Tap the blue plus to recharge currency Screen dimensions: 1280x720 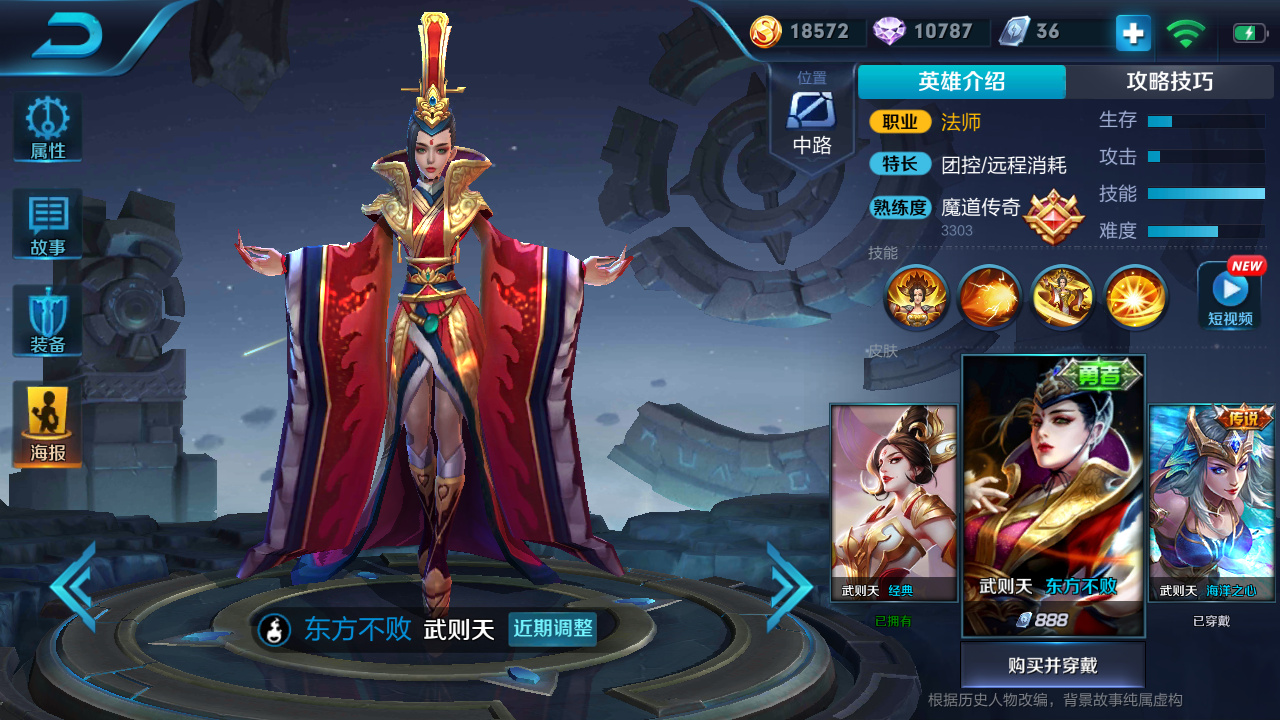pos(1131,32)
